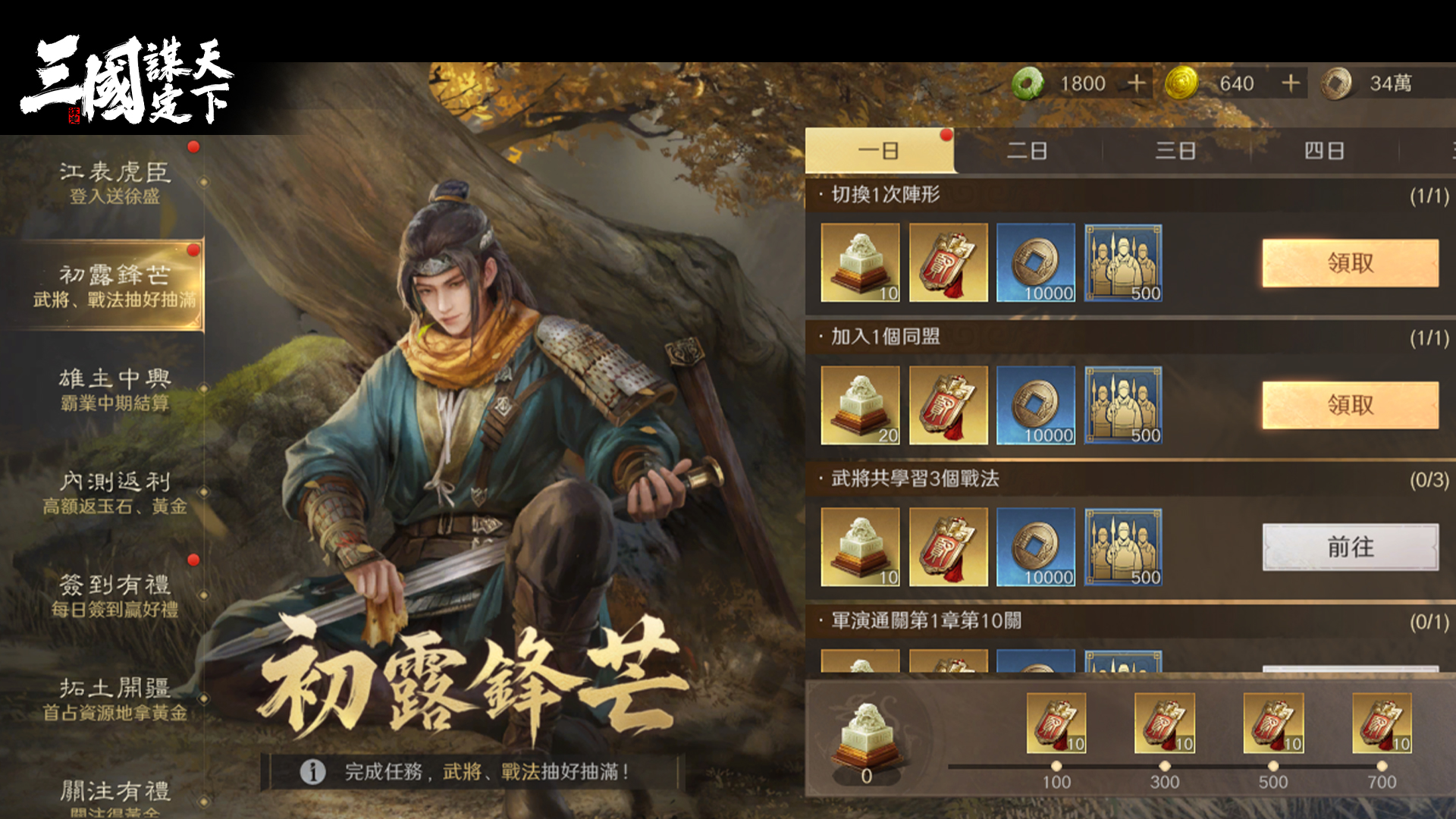The image size is (1456, 819).
Task: Add more jade with the plus button
Action: (x=1136, y=83)
